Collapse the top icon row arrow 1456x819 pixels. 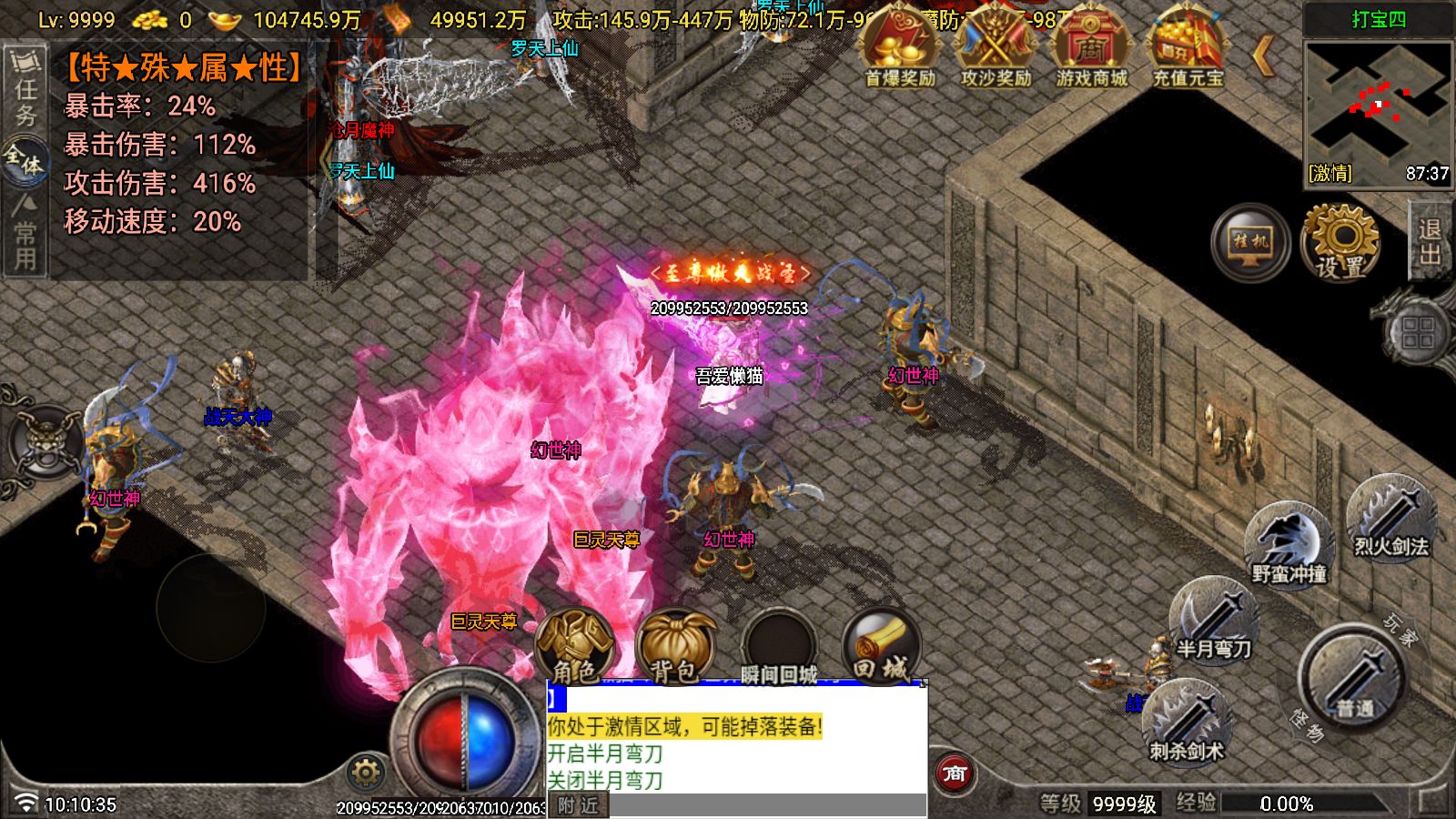click(1263, 56)
